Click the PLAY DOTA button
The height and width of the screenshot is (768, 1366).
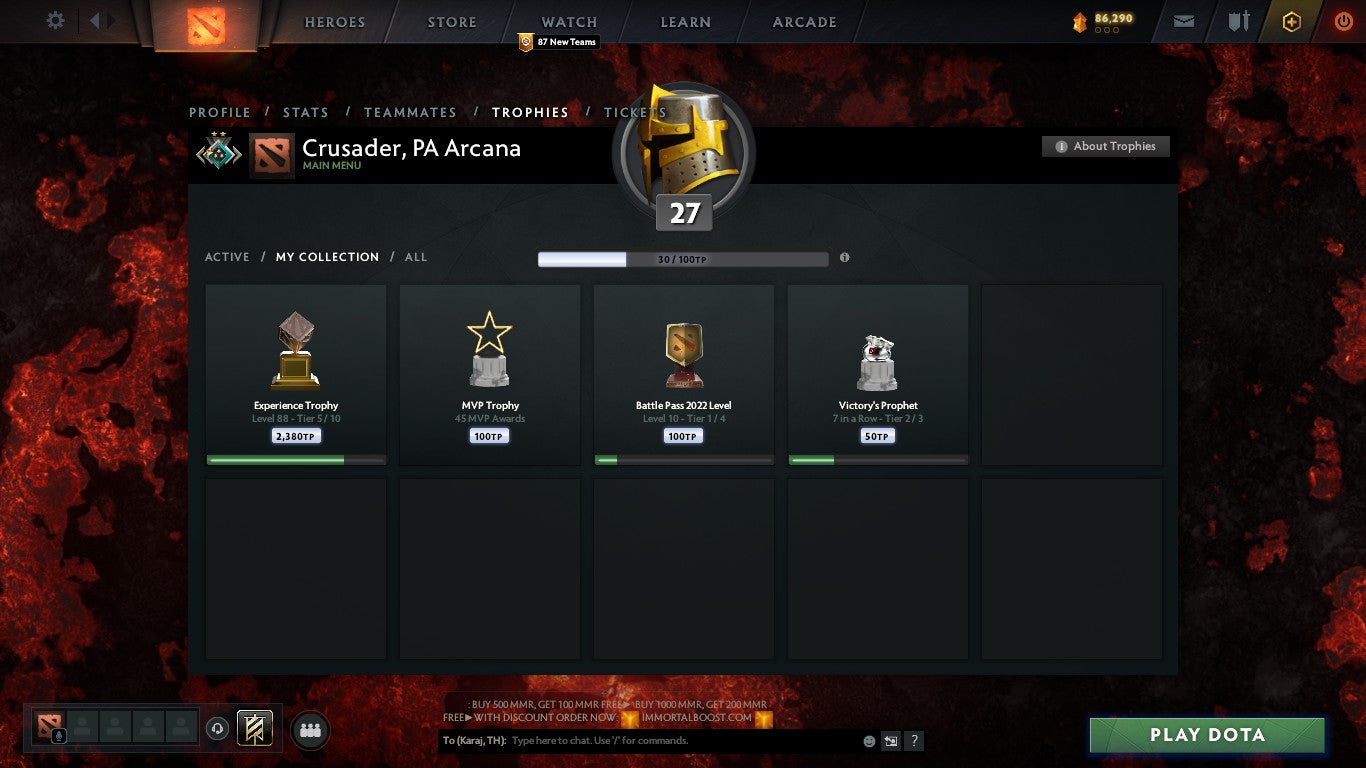click(1206, 735)
